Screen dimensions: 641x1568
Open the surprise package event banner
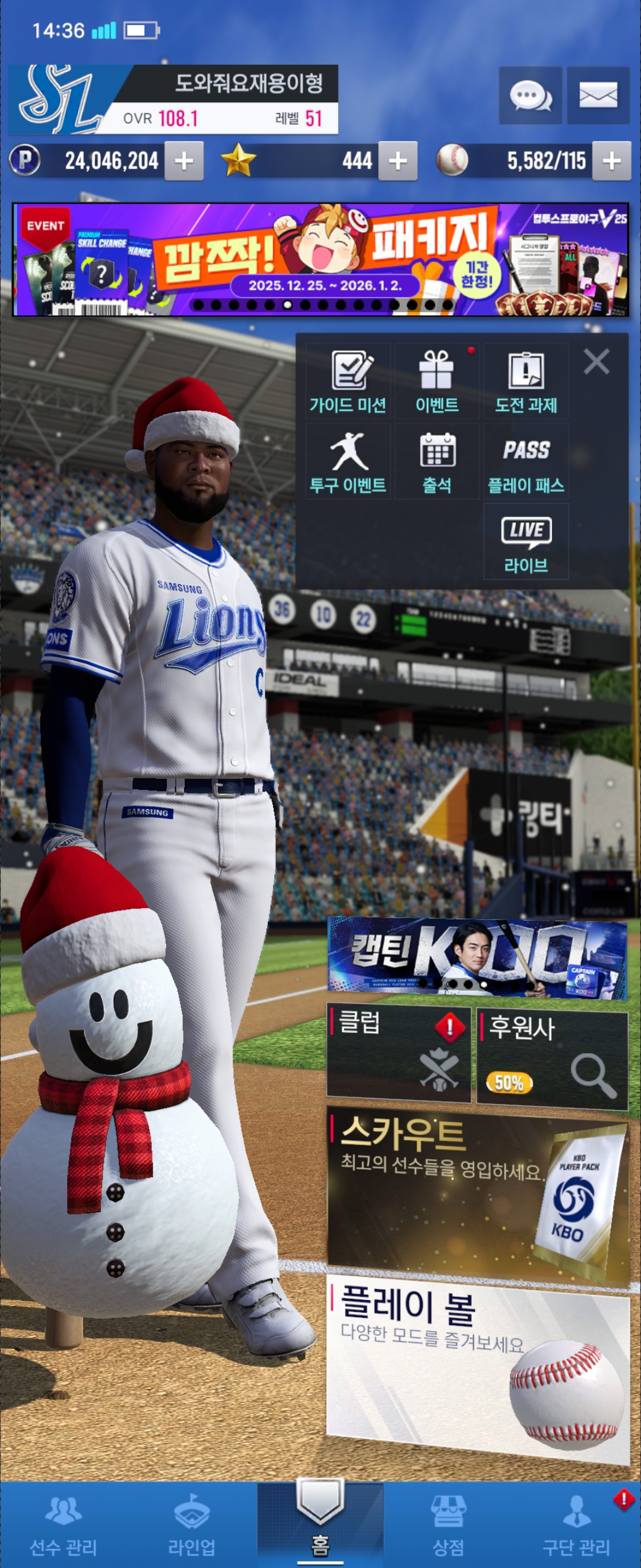(320, 260)
